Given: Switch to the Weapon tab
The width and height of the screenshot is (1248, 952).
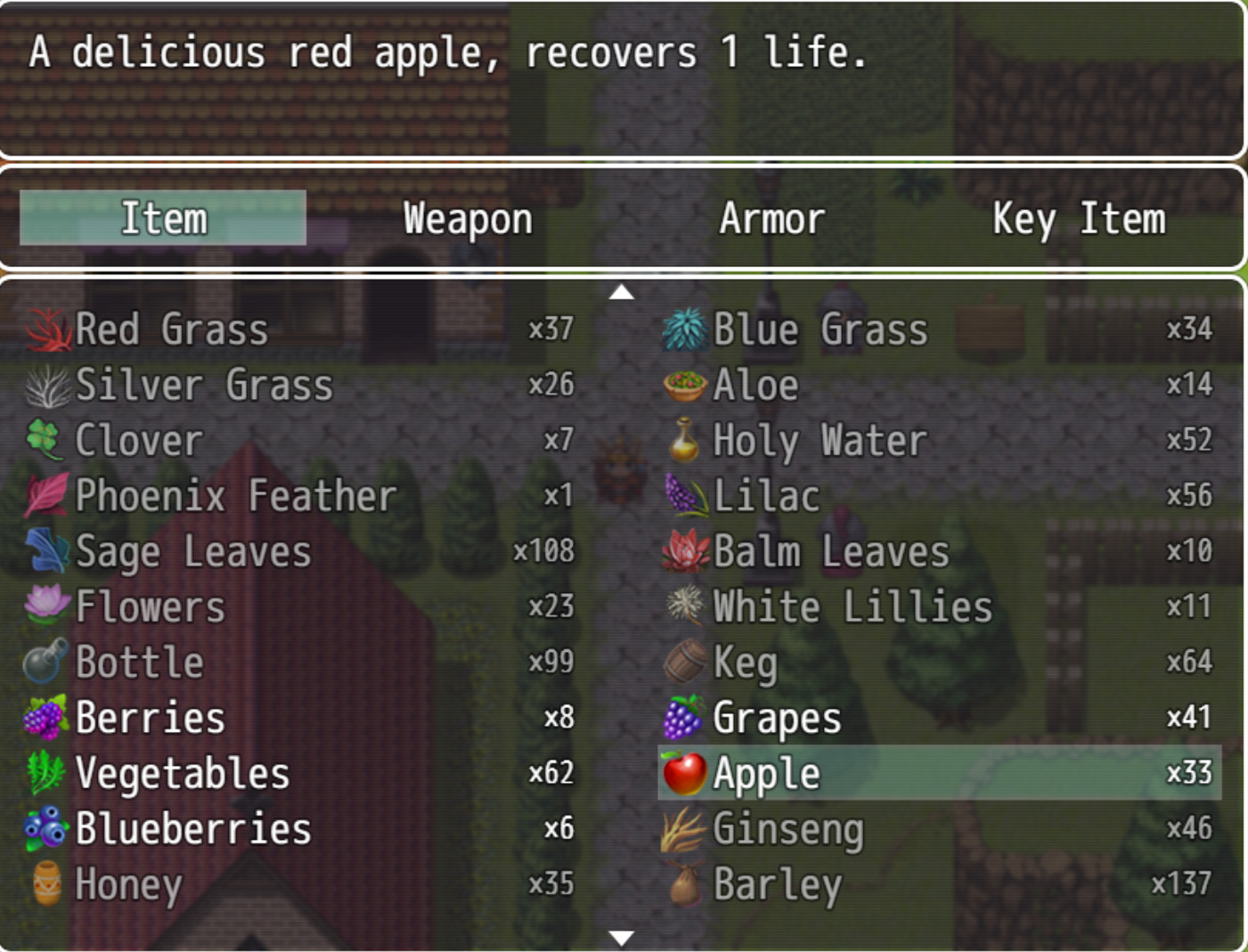Looking at the screenshot, I should tap(467, 218).
